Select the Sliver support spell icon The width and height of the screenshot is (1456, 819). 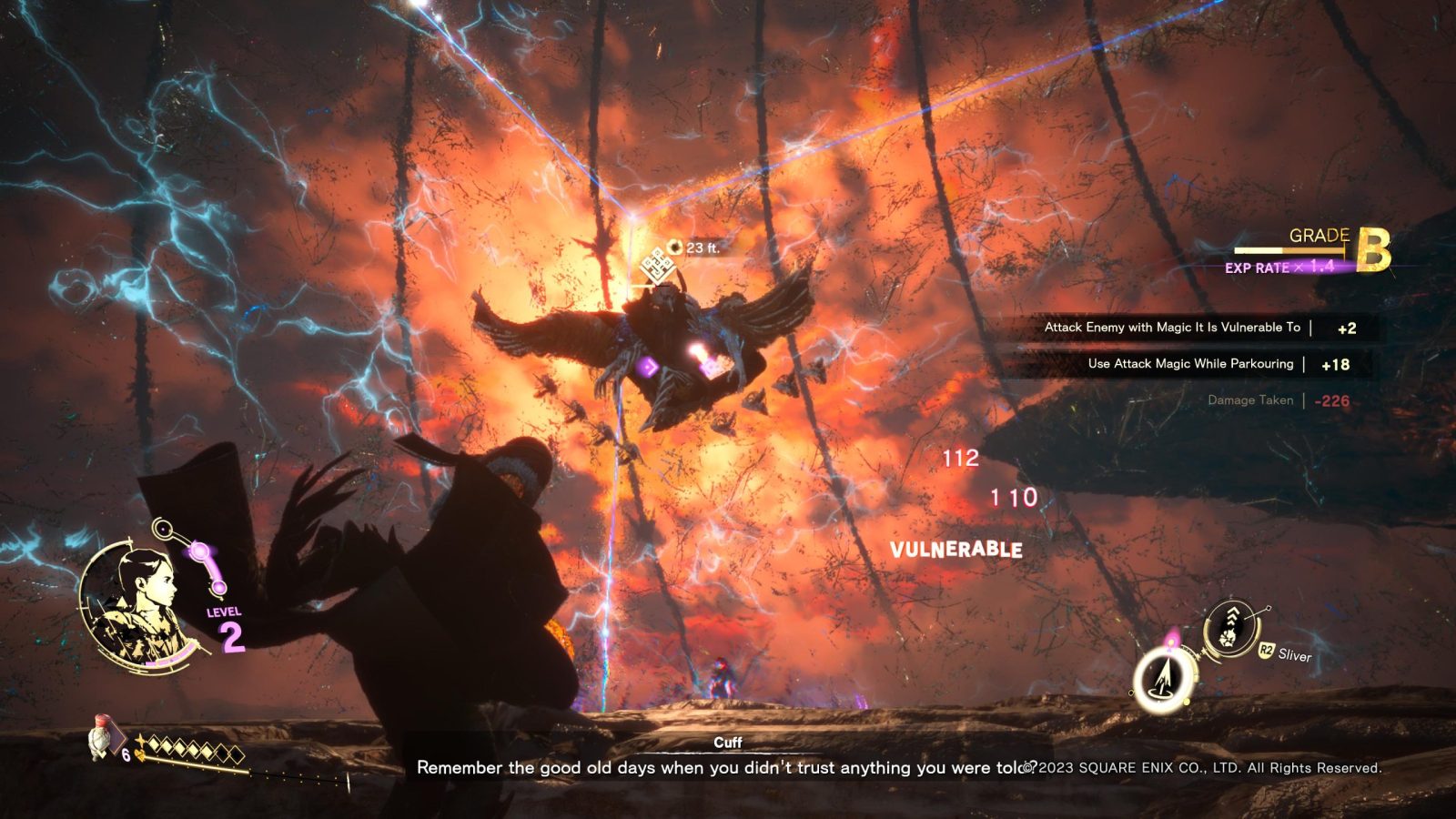pos(1230,629)
